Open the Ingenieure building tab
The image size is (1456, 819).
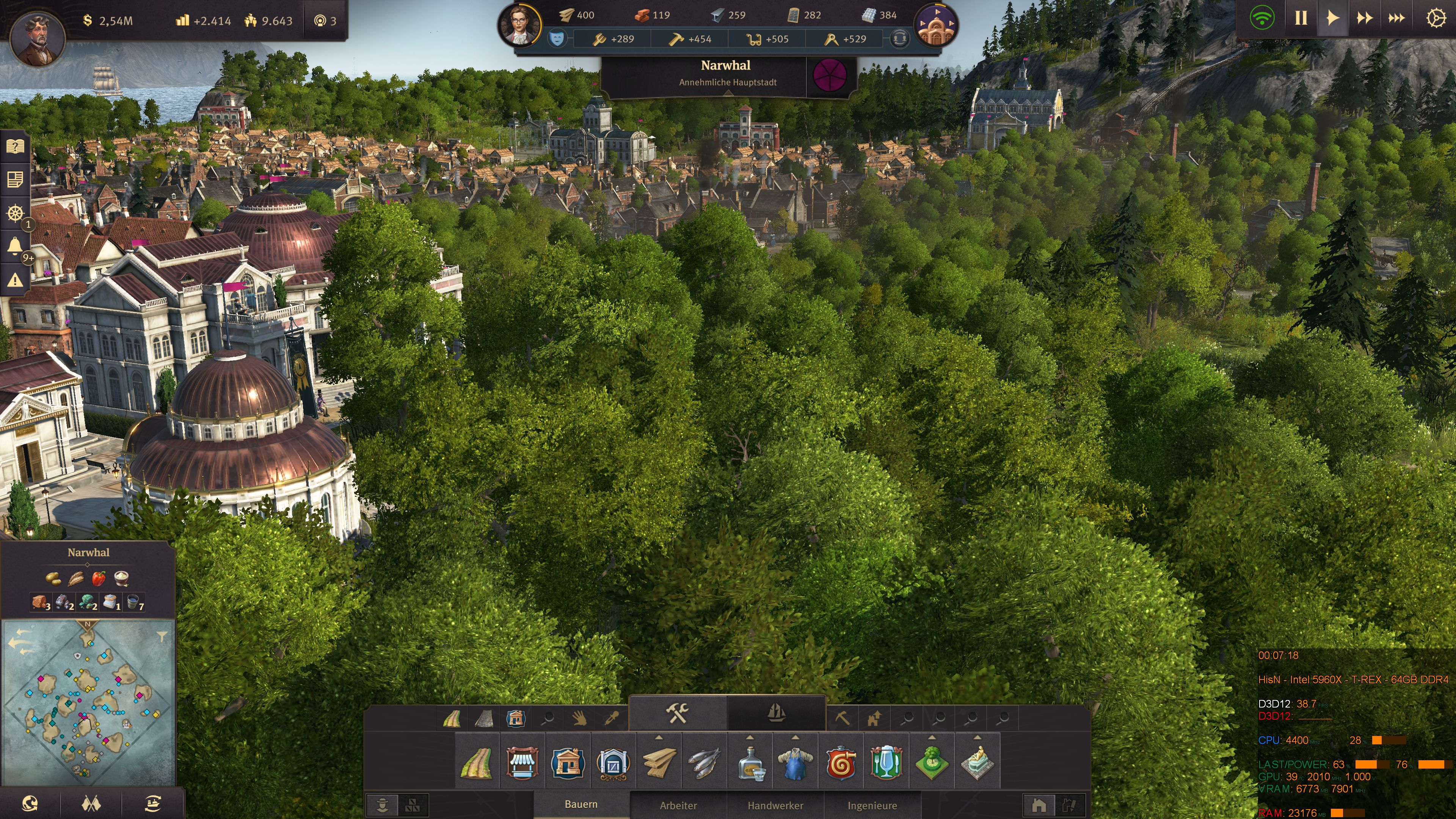click(872, 805)
